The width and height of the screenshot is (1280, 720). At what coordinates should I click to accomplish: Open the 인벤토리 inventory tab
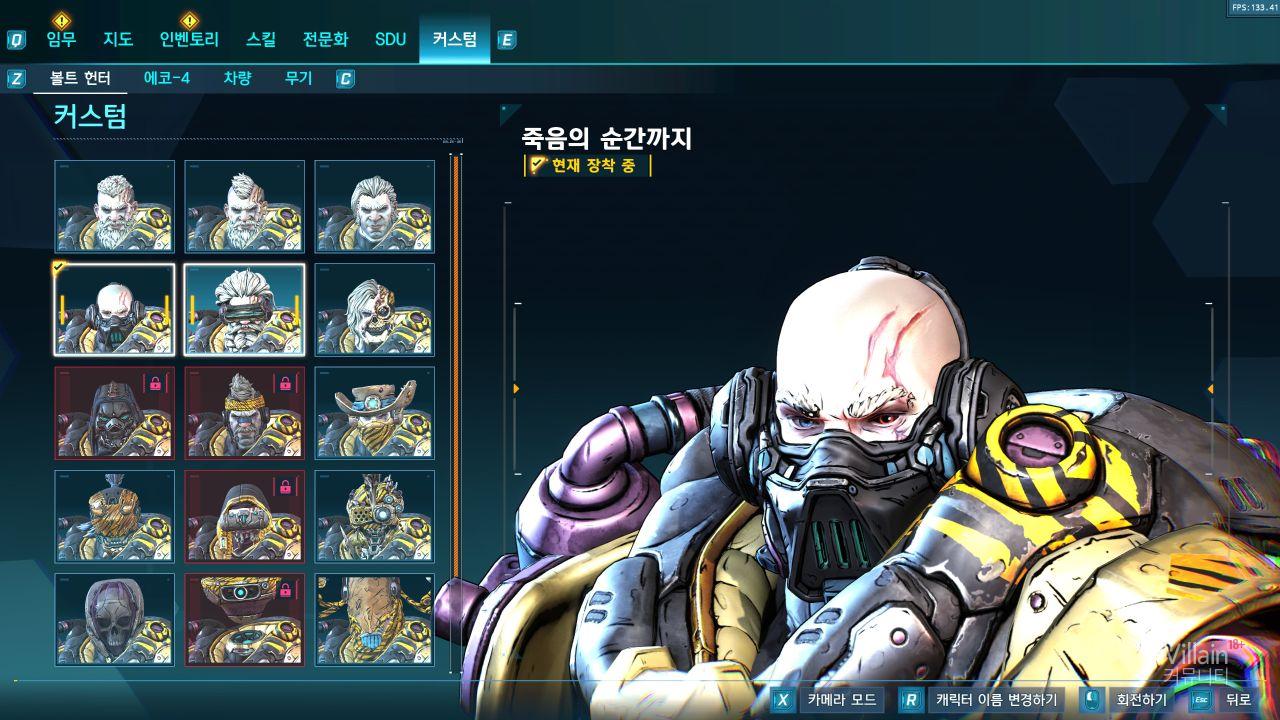click(189, 40)
